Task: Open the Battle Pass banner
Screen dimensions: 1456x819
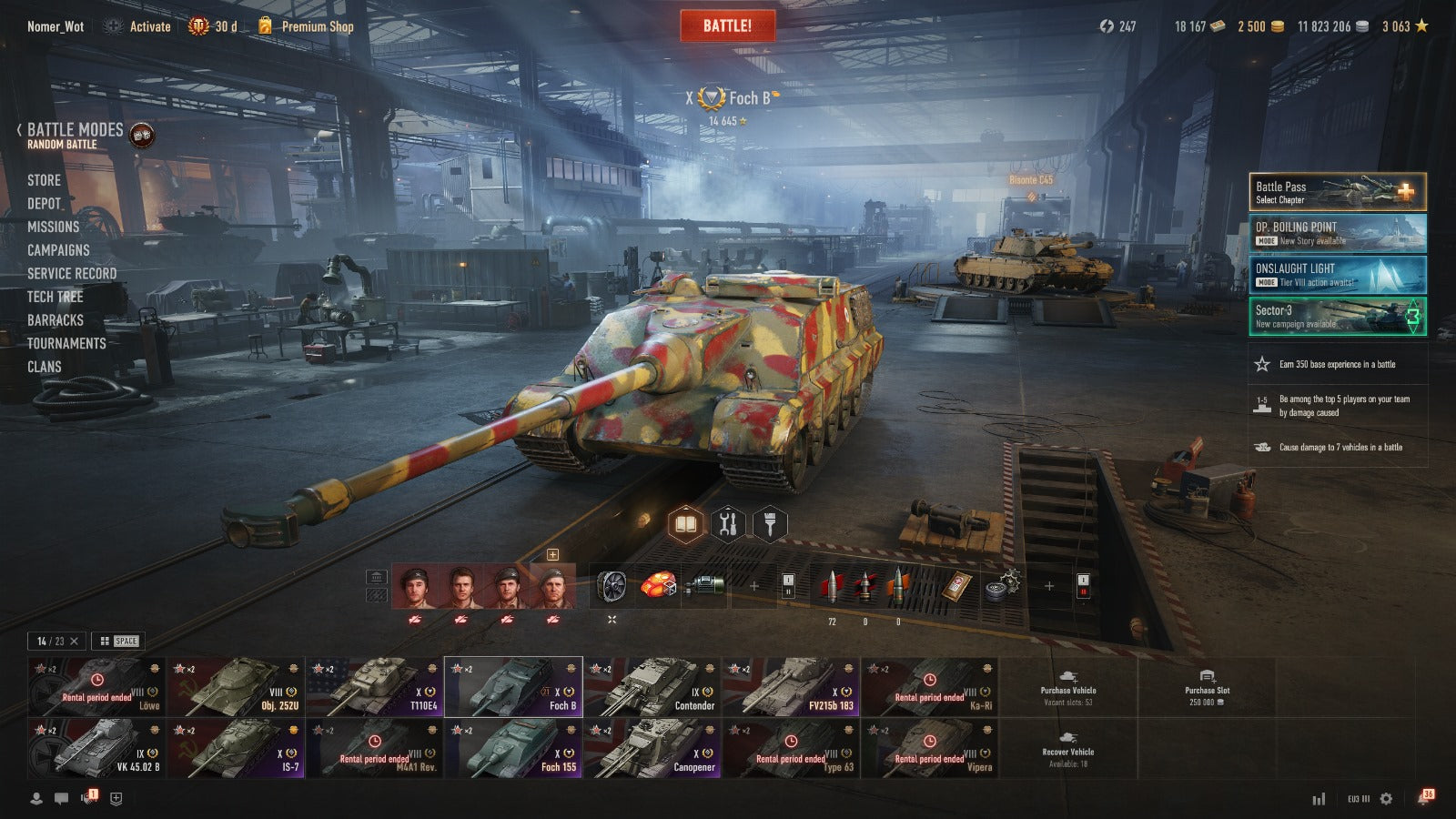Action: point(1337,192)
